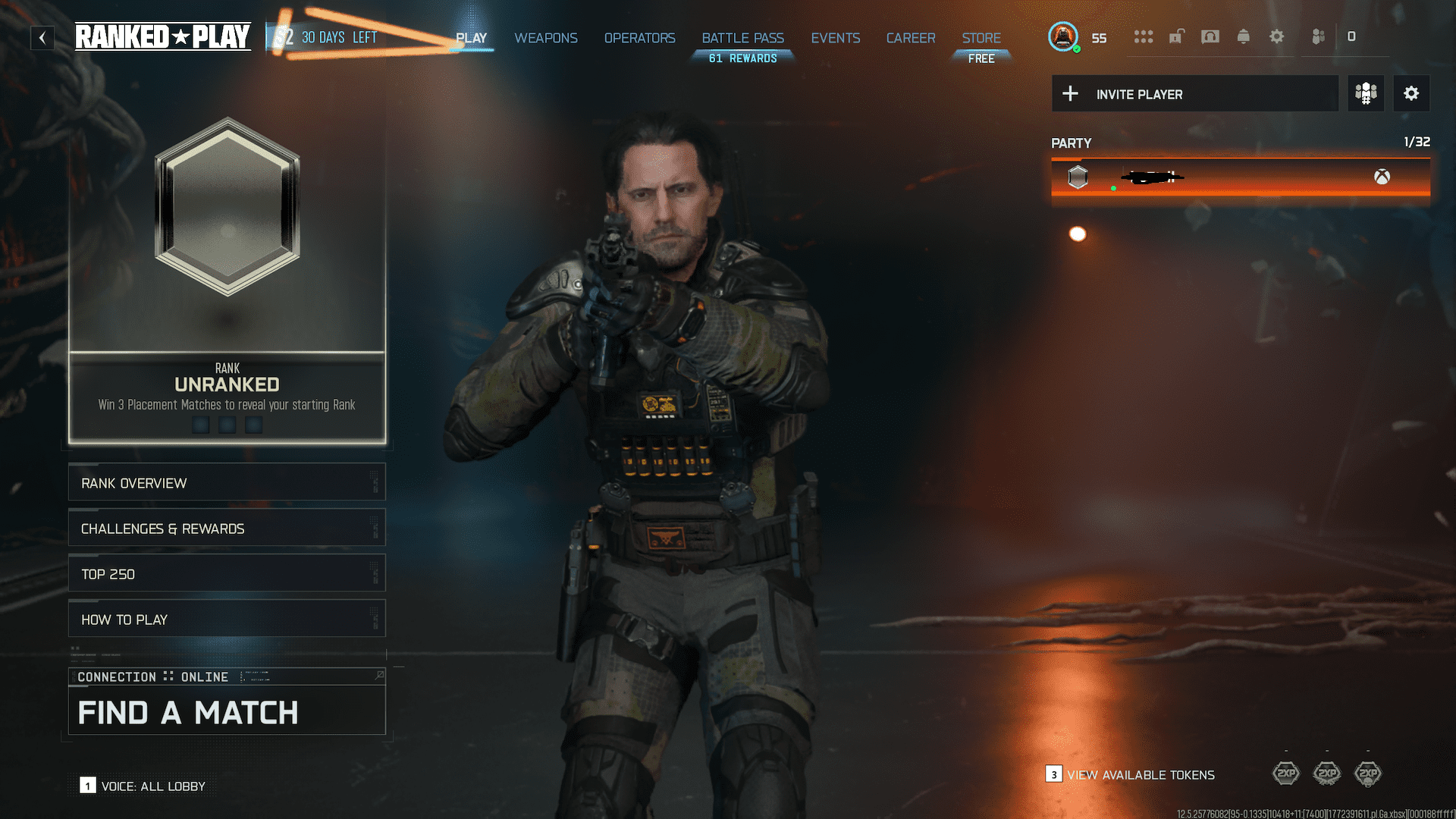This screenshot has height=819, width=1456.
Task: Go to the Battle Pass tab
Action: tap(742, 38)
